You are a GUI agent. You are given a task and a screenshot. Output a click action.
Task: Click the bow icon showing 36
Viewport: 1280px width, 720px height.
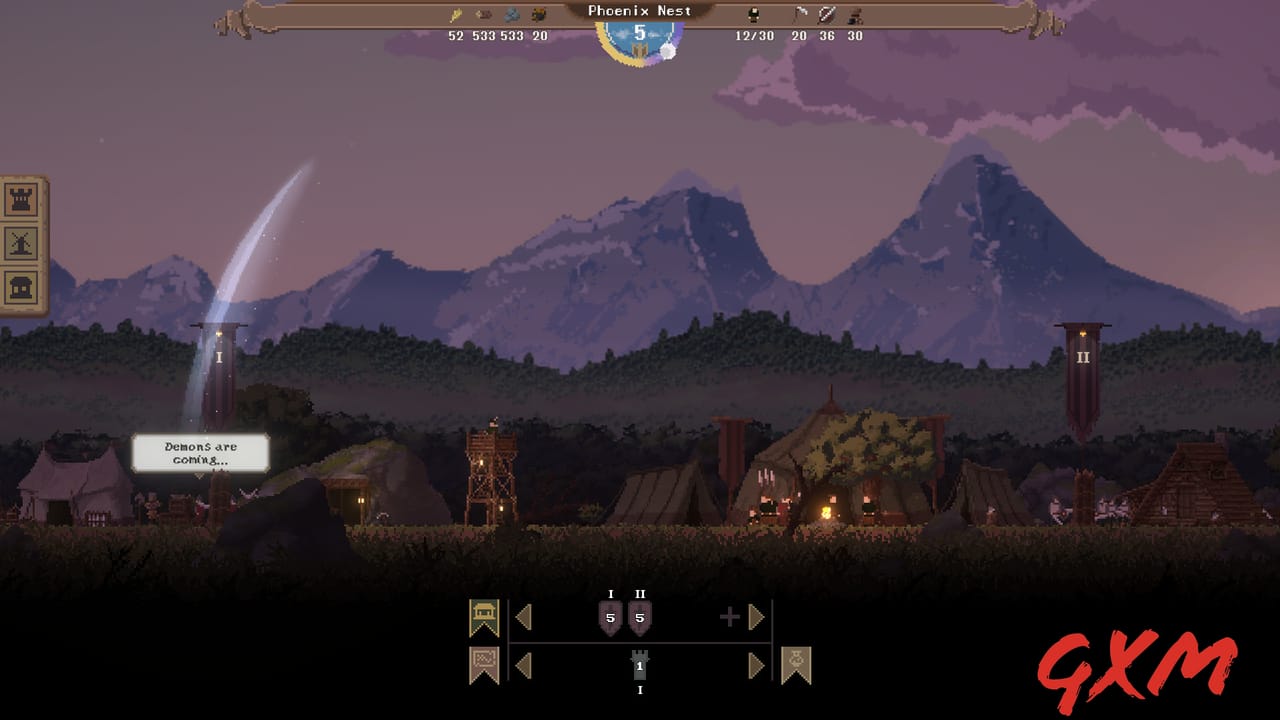(828, 13)
